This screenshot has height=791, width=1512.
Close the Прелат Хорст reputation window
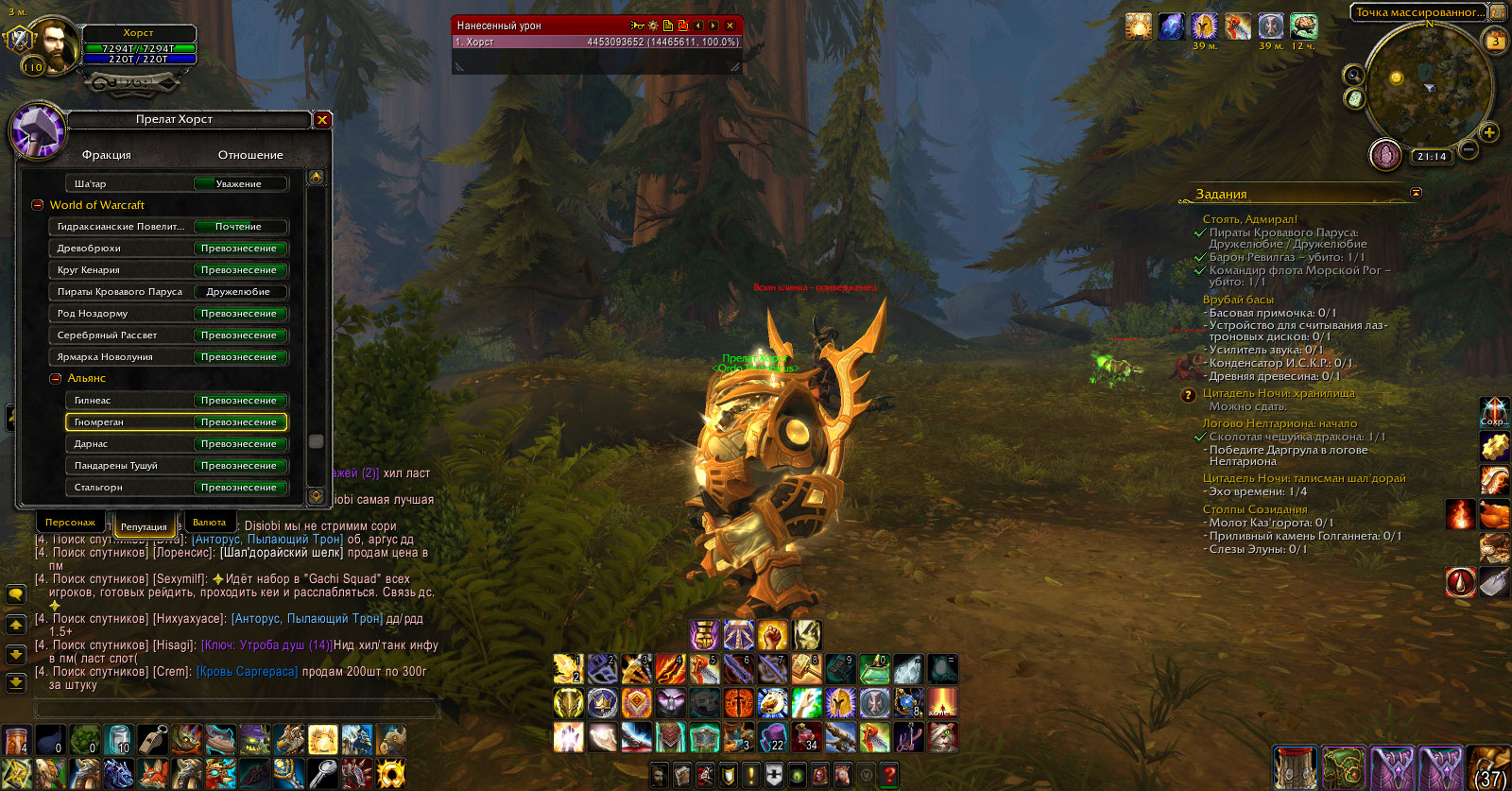coord(322,120)
